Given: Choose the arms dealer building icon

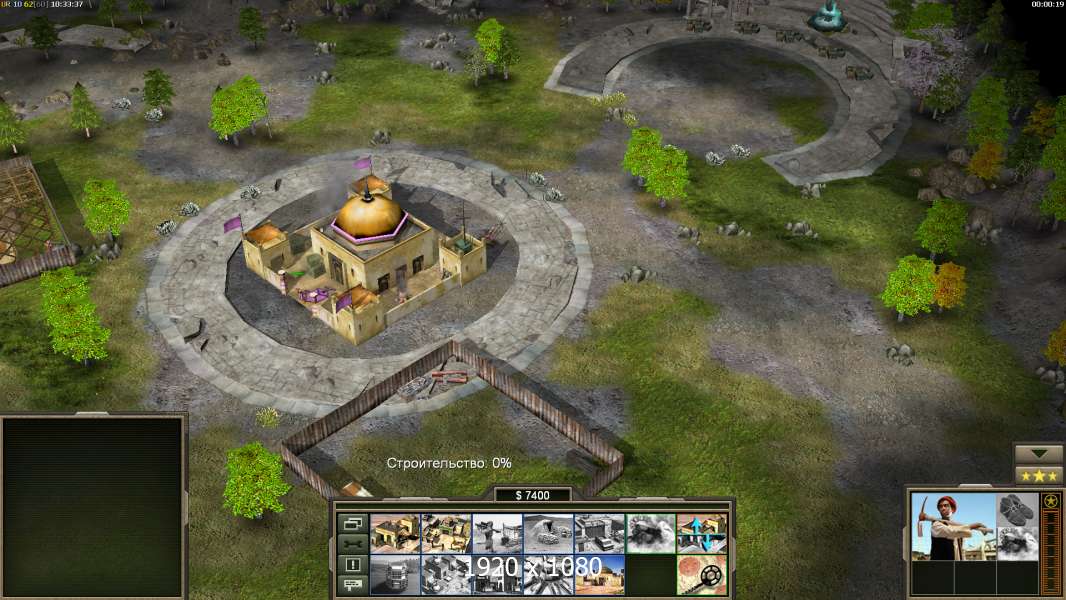Looking at the screenshot, I should [599, 533].
